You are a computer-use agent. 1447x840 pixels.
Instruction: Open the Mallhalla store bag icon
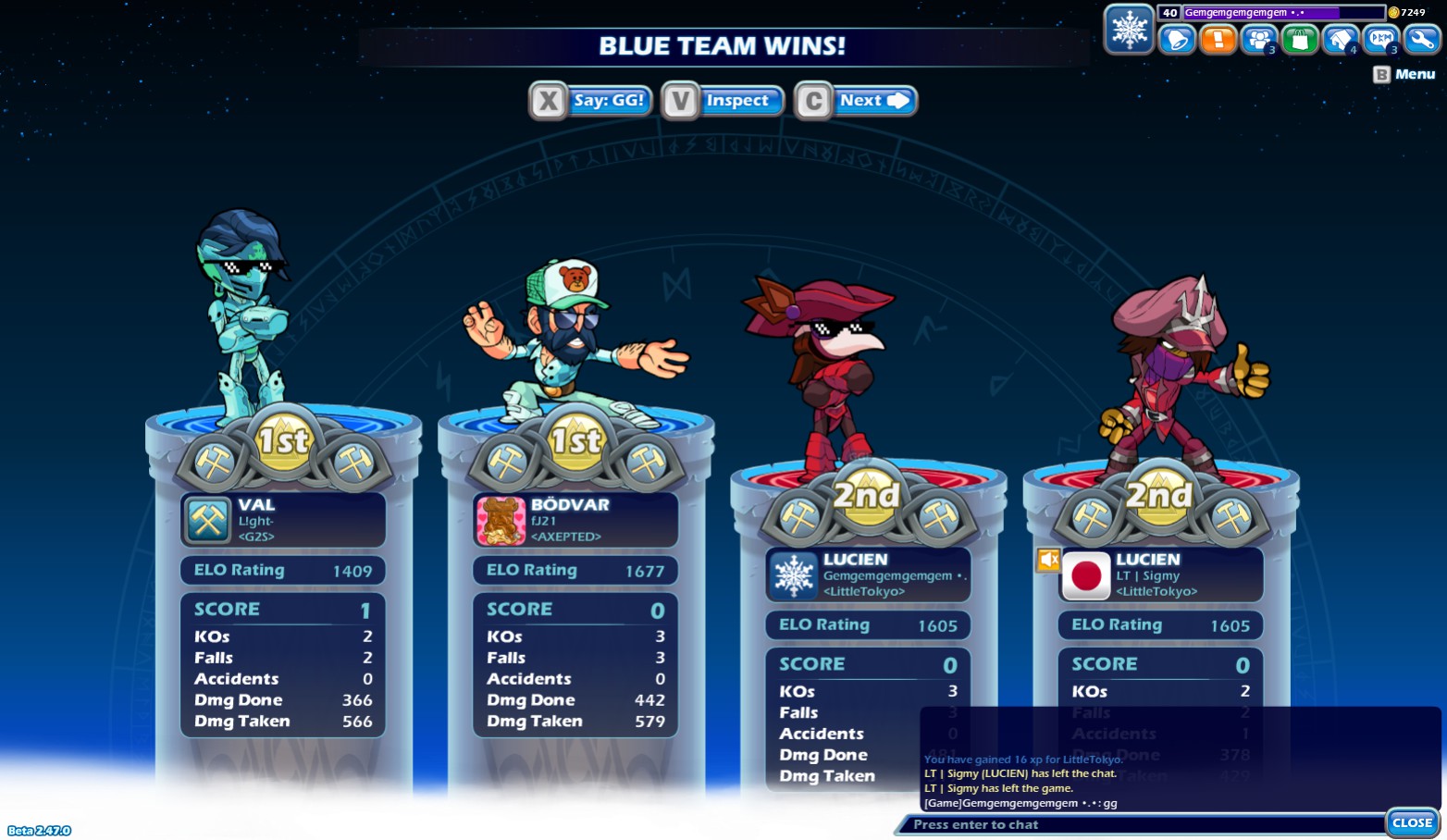click(1300, 40)
